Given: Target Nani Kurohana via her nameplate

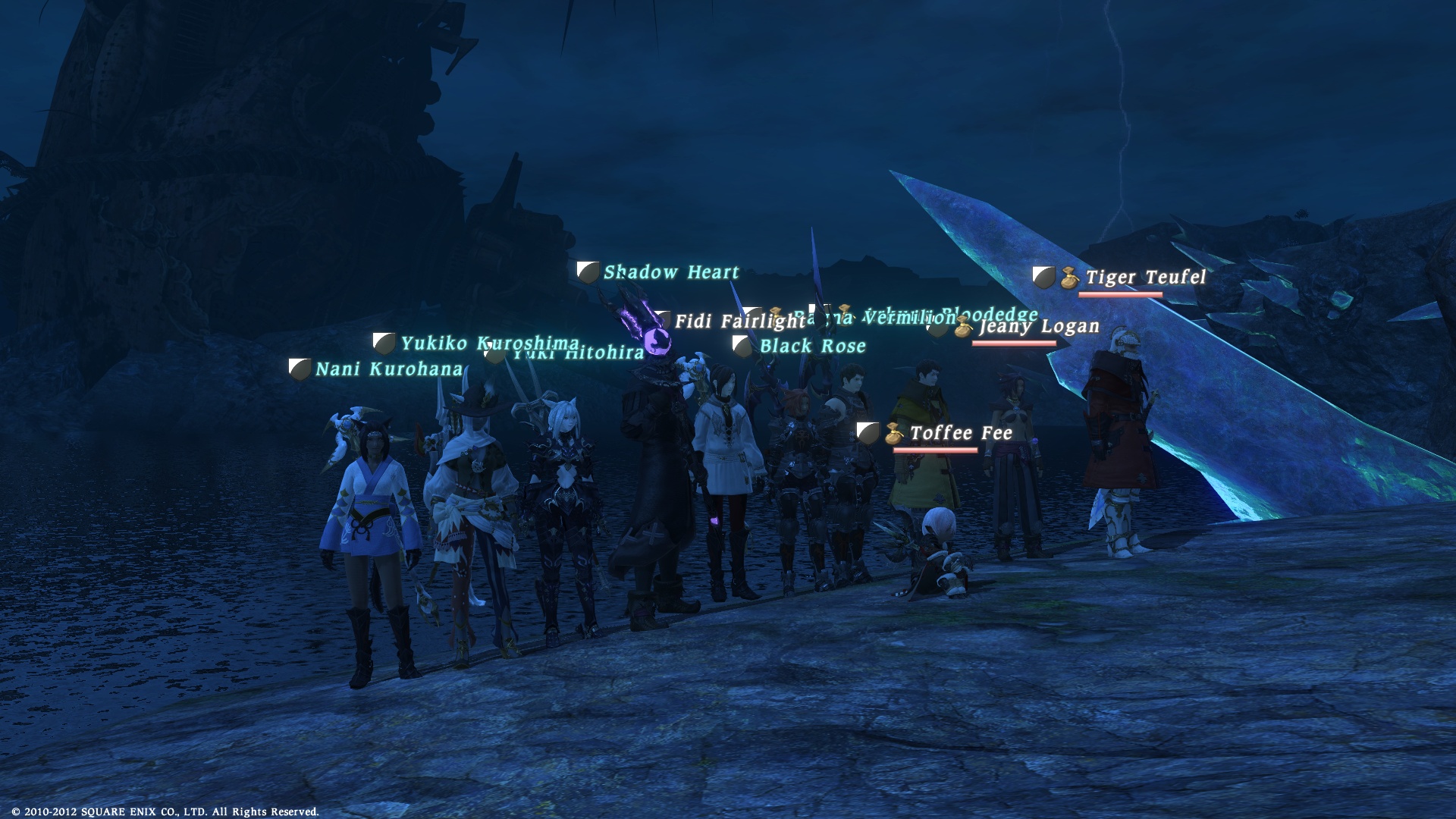Looking at the screenshot, I should (388, 369).
